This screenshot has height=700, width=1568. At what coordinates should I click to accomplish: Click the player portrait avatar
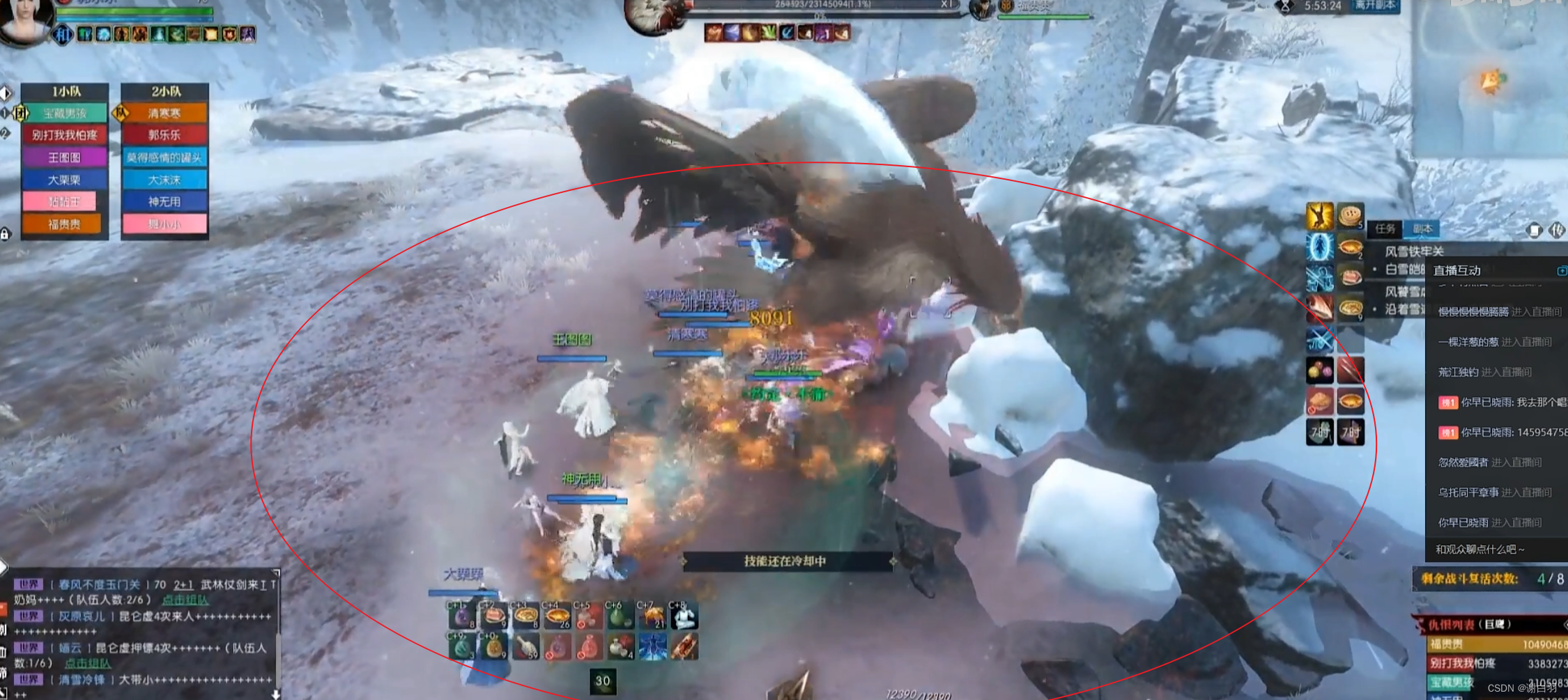[x=26, y=20]
